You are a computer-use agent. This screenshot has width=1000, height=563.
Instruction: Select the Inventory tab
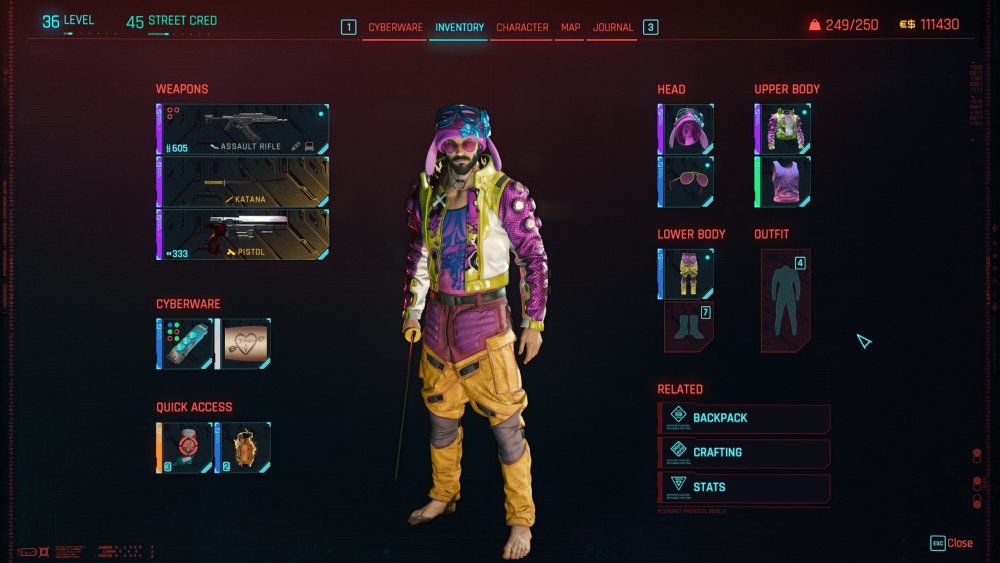coord(459,27)
